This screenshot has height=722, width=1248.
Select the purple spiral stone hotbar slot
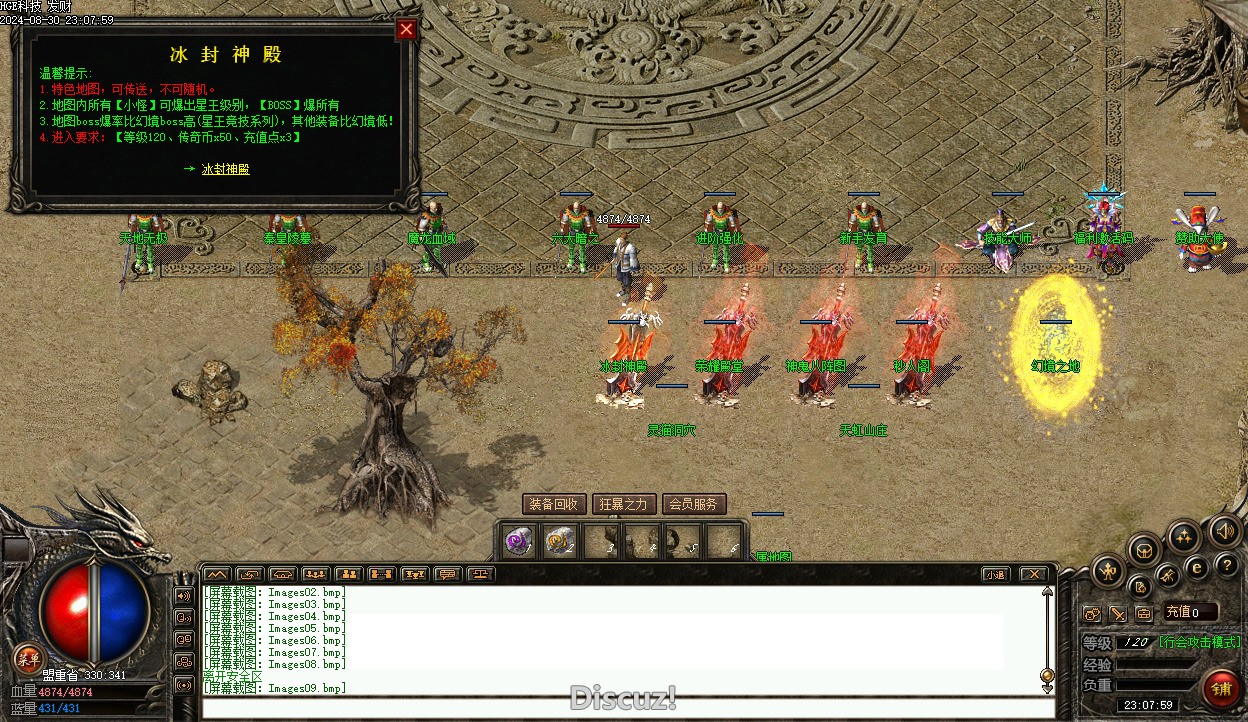(x=517, y=541)
